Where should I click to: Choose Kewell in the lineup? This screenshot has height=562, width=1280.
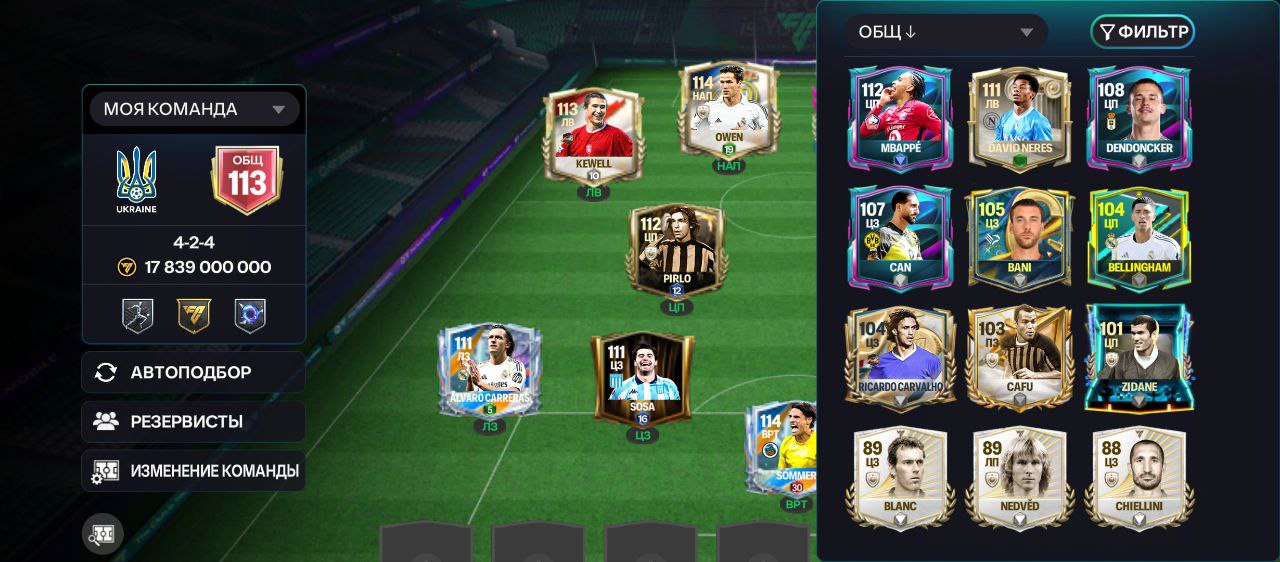point(594,136)
